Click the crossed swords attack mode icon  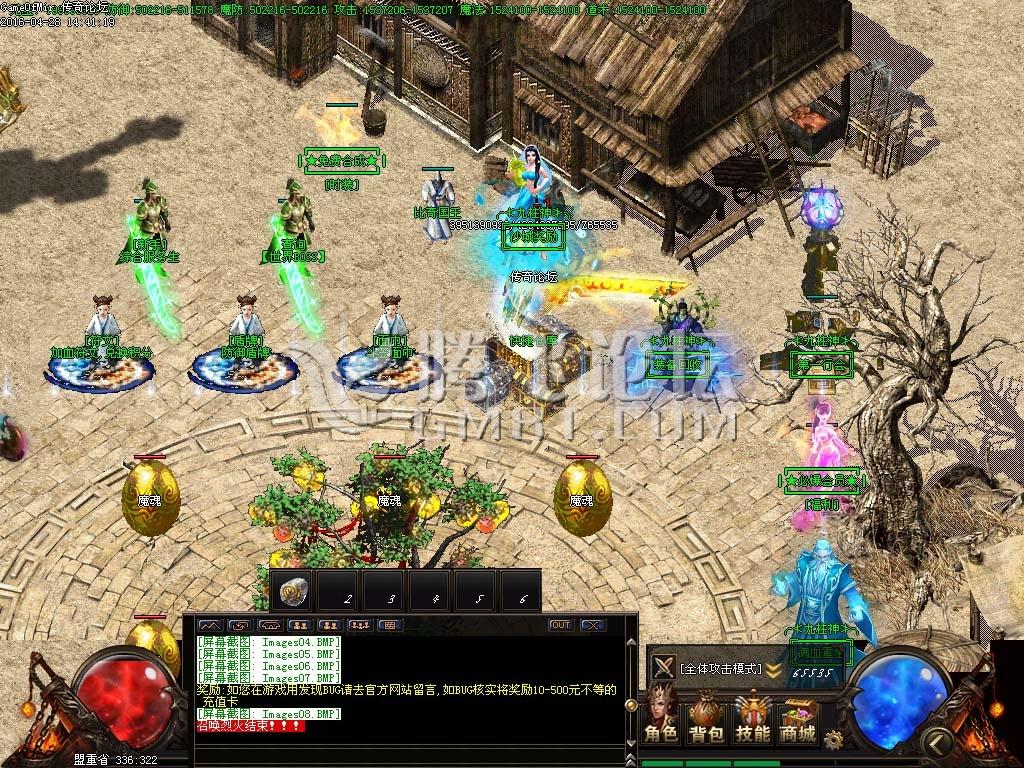coord(663,667)
